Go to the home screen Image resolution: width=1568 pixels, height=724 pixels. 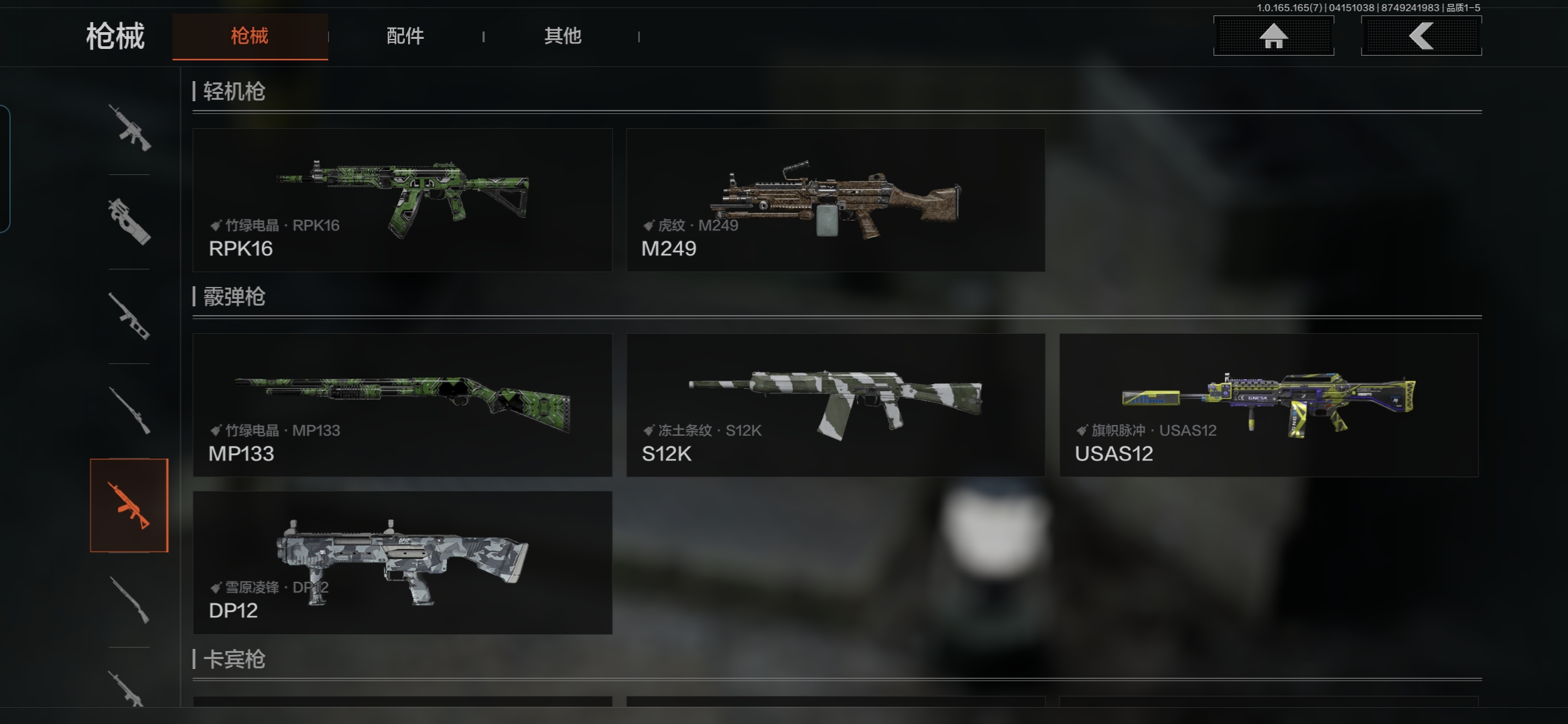(1273, 36)
